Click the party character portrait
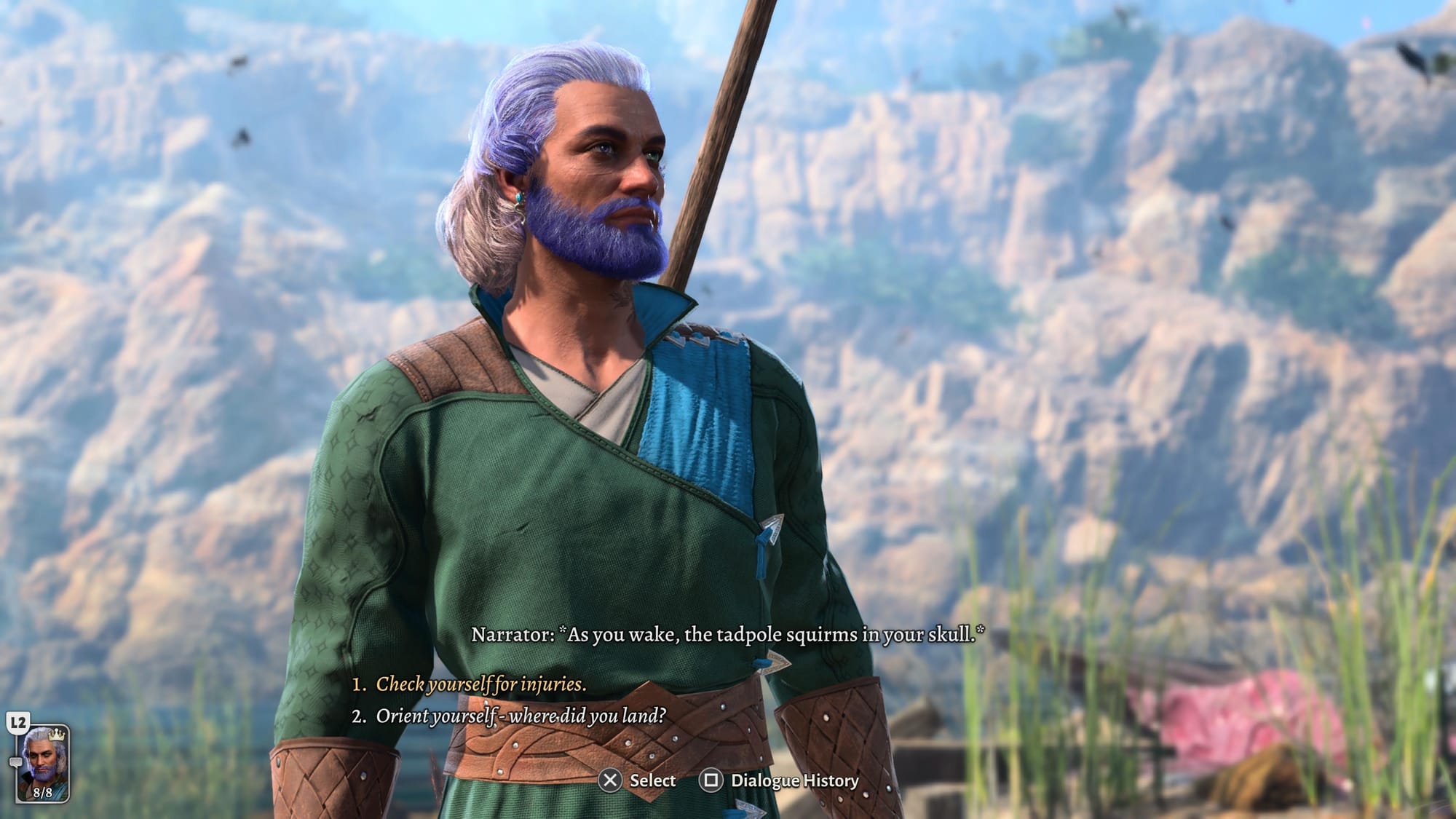Viewport: 1456px width, 819px height. [43, 761]
